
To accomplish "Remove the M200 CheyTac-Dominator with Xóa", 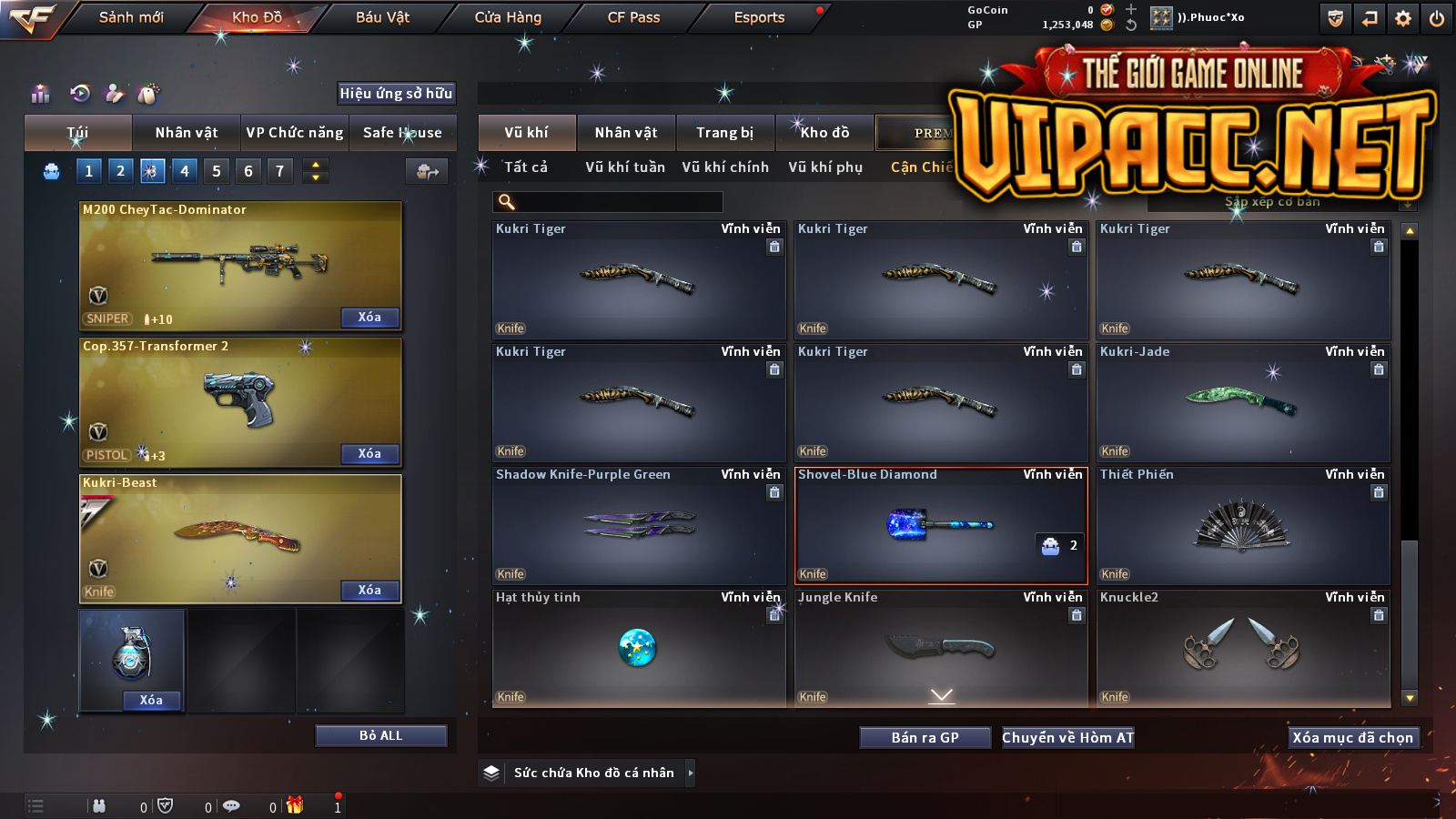I will pos(369,318).
